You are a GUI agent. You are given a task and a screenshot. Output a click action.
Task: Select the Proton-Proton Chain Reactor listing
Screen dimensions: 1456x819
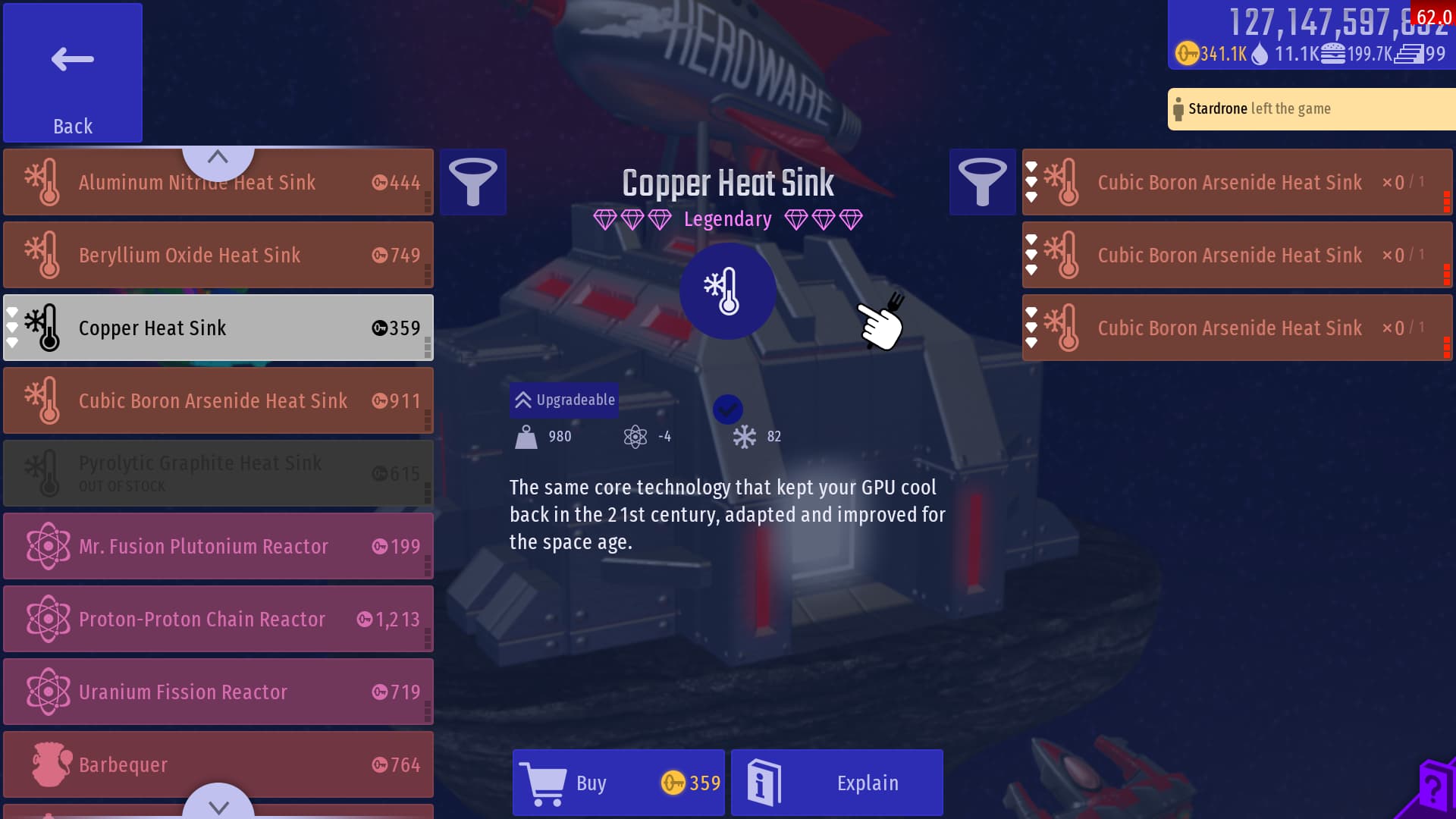pos(218,619)
